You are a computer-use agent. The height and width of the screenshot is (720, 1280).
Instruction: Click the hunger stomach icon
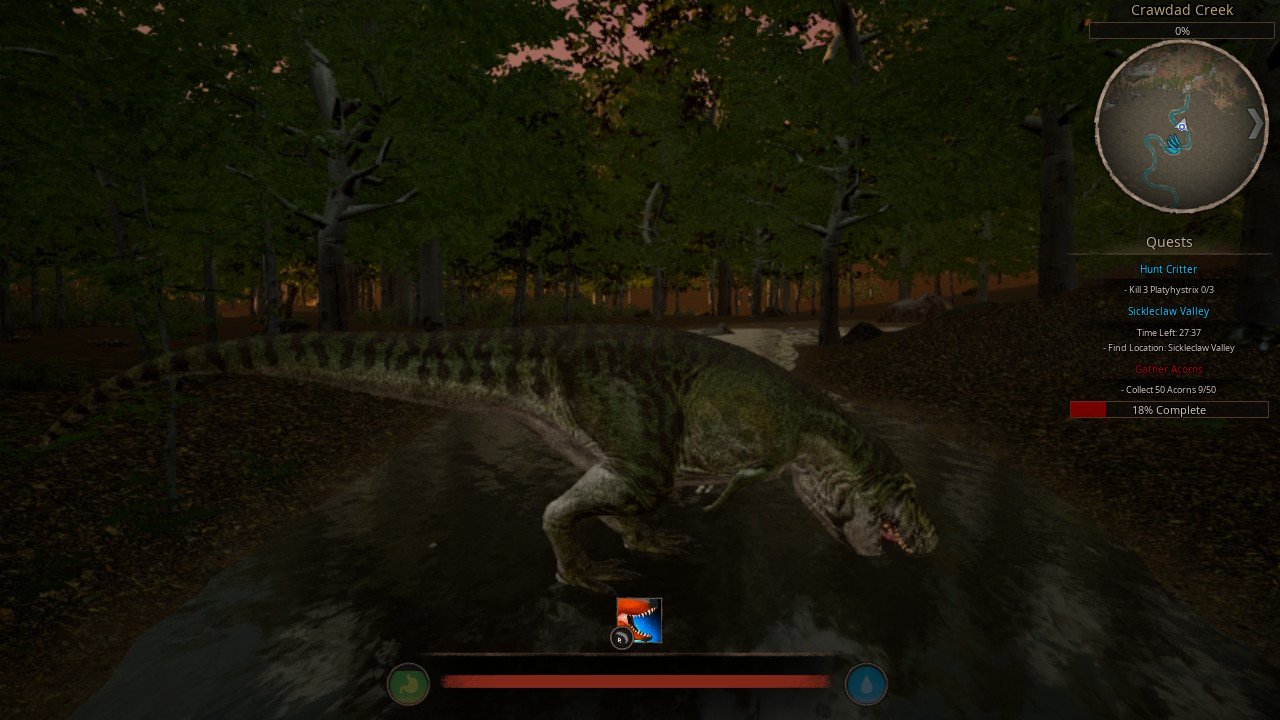(x=408, y=684)
